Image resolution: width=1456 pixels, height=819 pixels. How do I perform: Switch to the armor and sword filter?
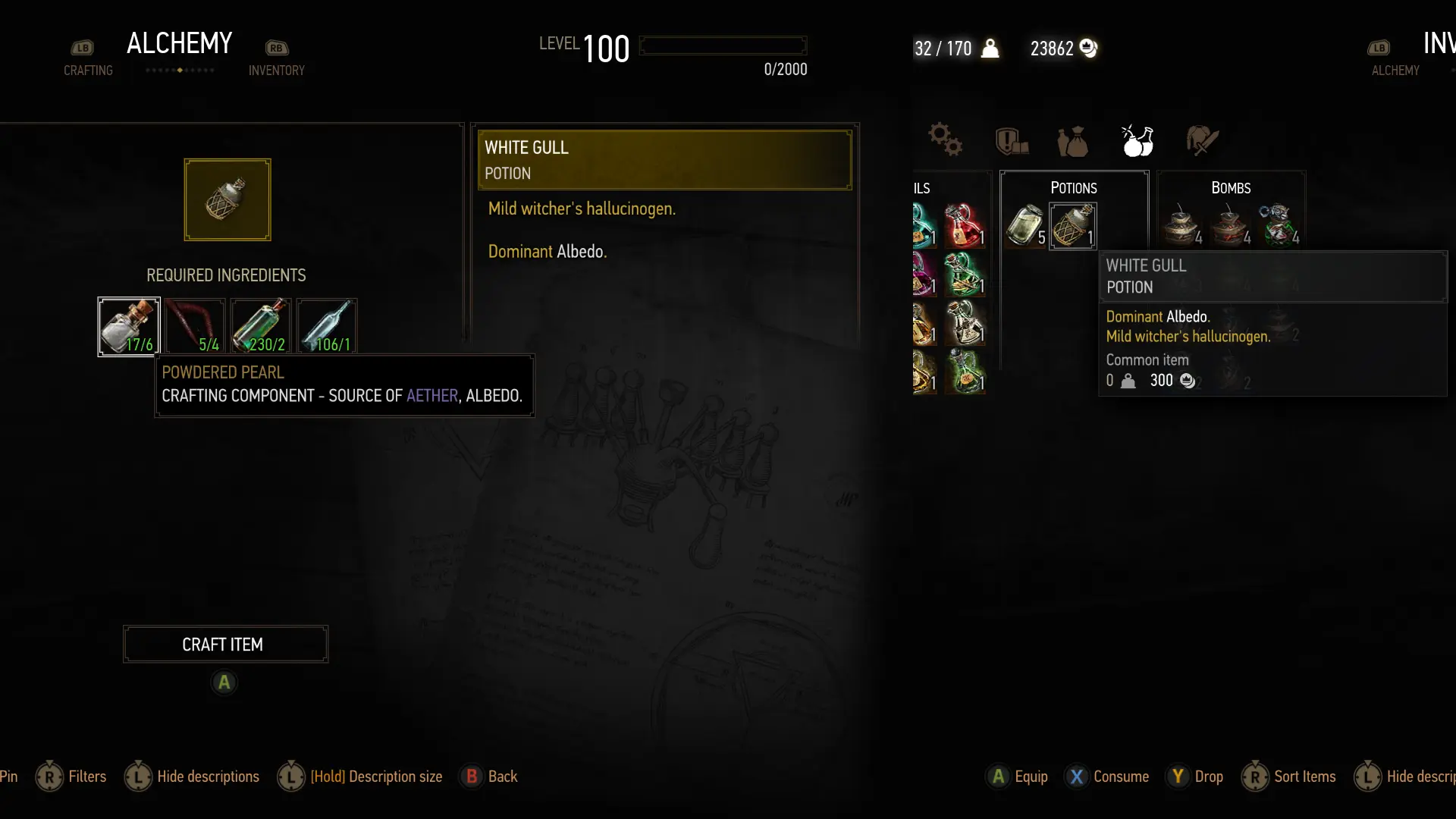point(1202,140)
